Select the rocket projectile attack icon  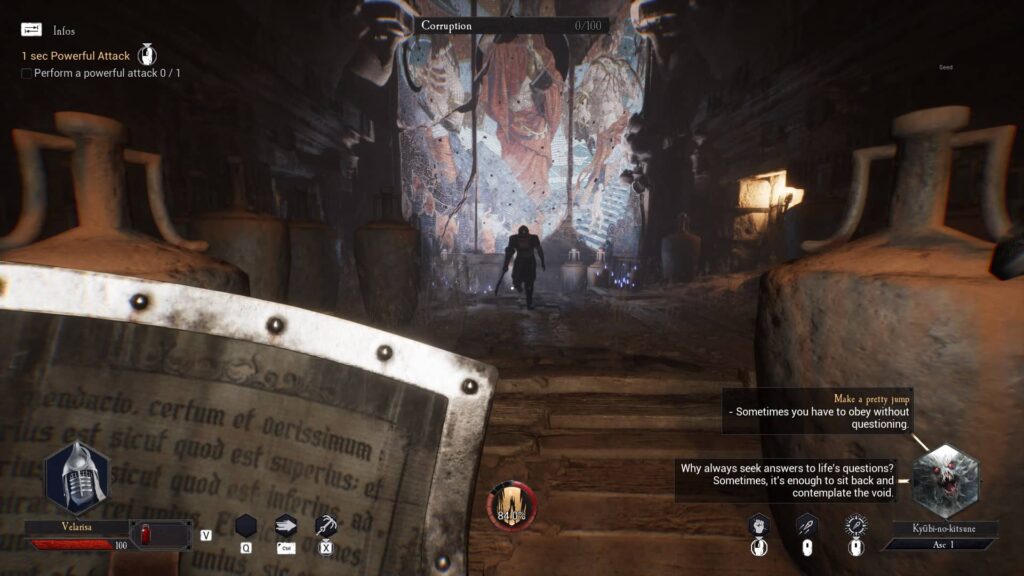807,525
